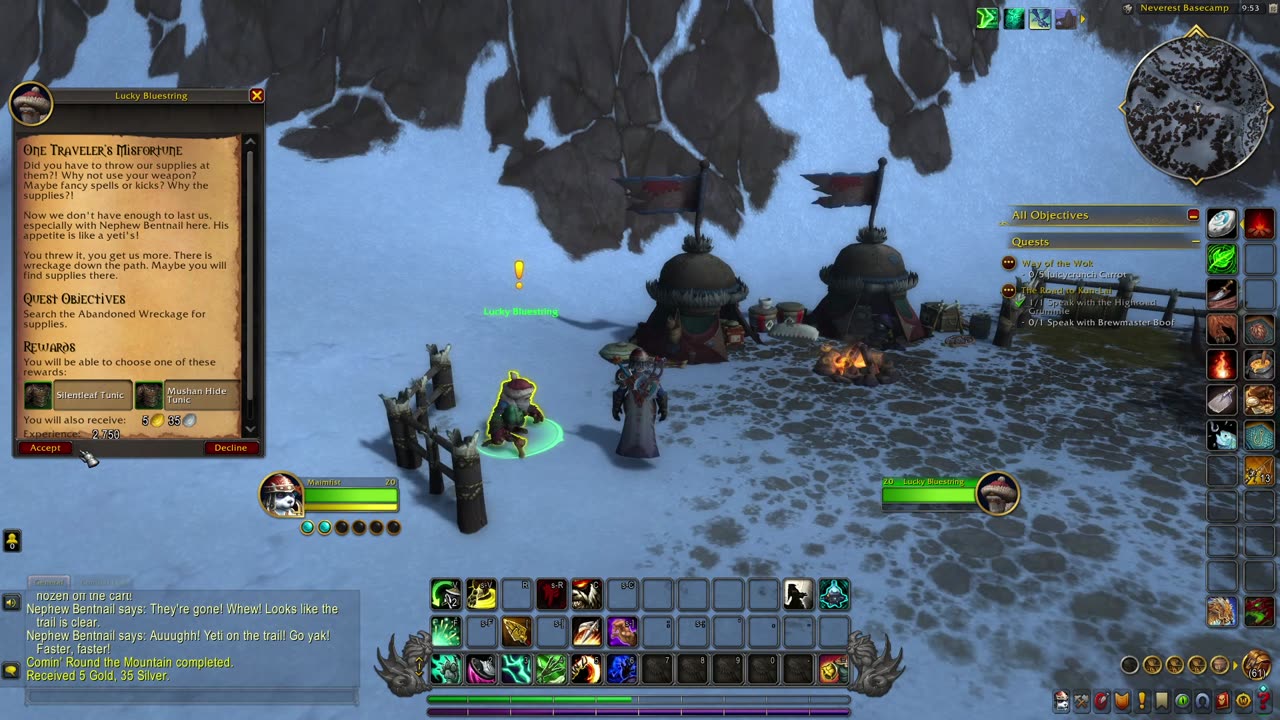Open the quest log exclamation-mark button
1280x720 pixels.
coord(1142,701)
